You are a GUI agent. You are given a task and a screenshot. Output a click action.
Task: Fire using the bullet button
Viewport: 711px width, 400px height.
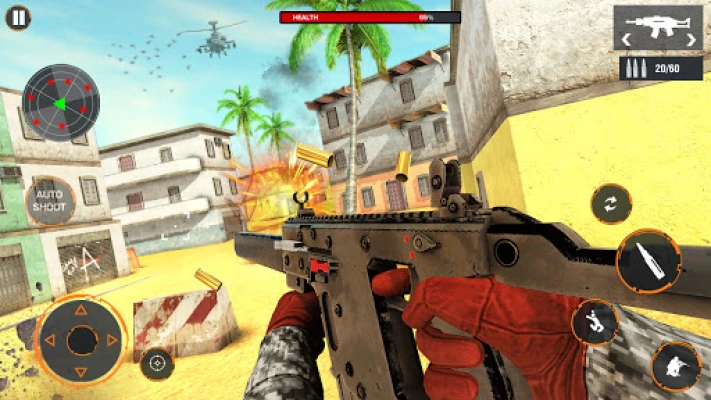click(647, 262)
